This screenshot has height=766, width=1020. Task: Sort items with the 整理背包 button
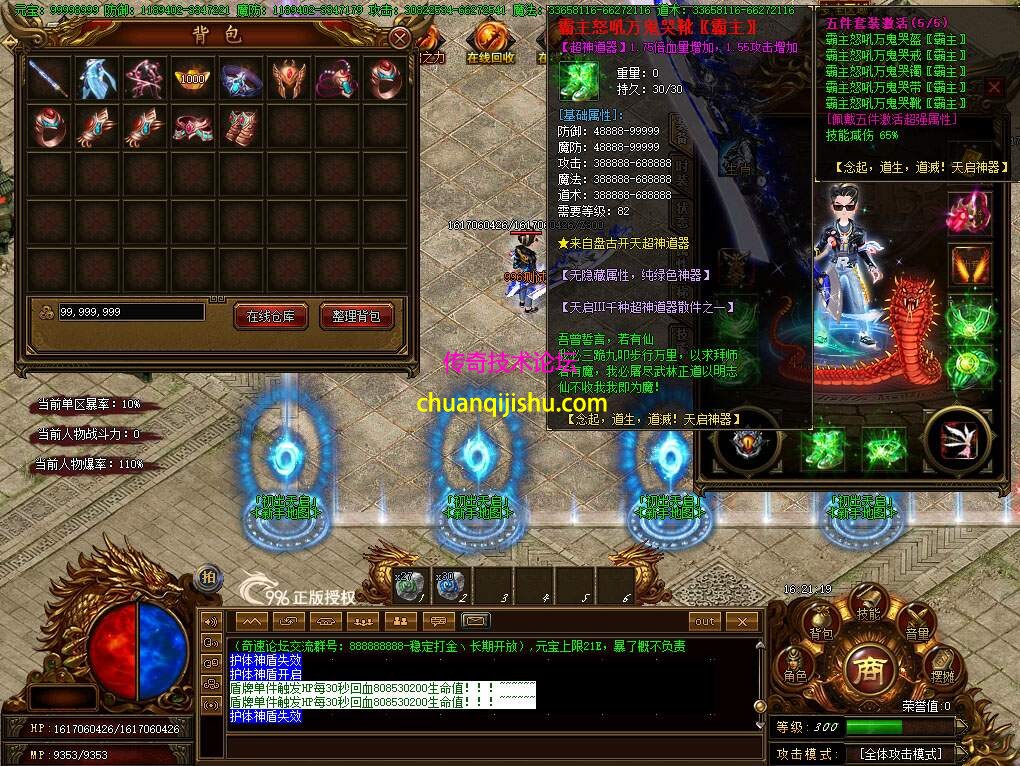click(x=356, y=316)
